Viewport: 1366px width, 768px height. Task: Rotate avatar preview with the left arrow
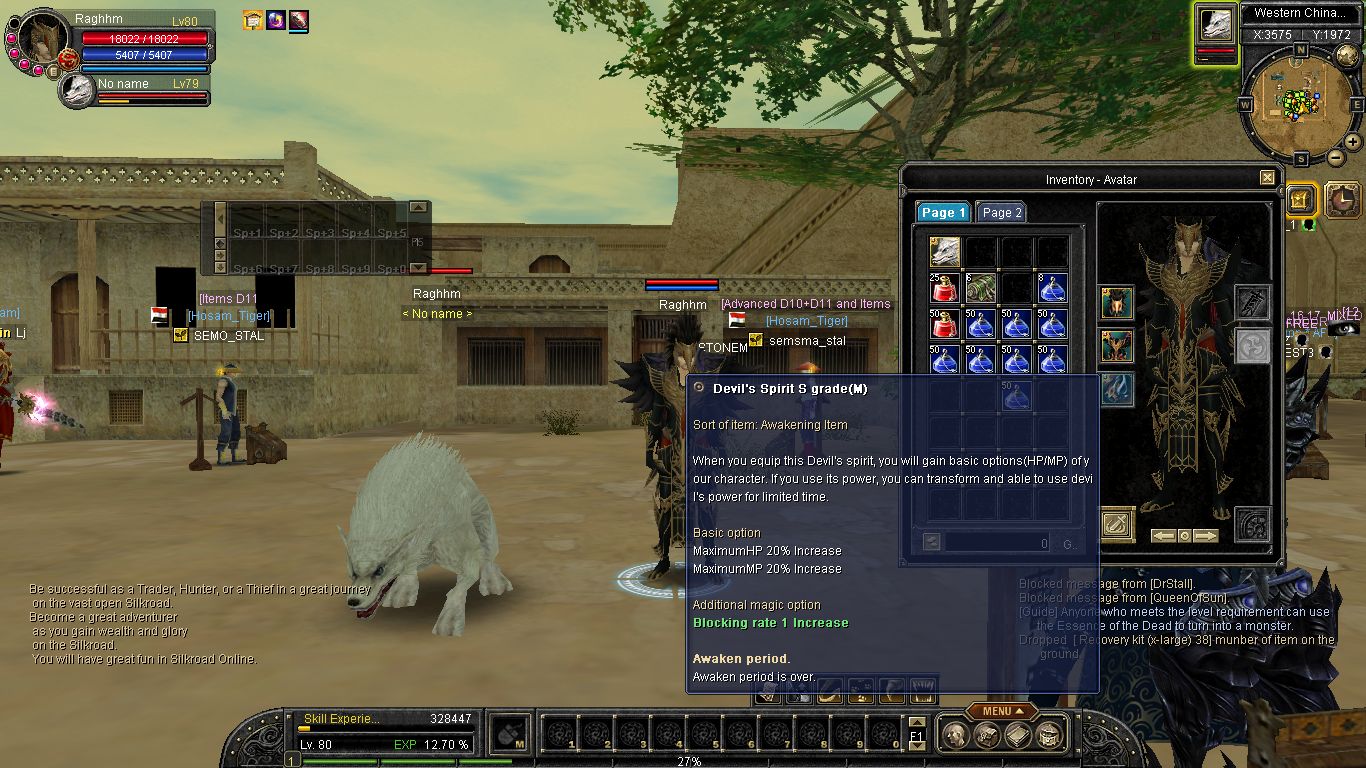point(1163,536)
